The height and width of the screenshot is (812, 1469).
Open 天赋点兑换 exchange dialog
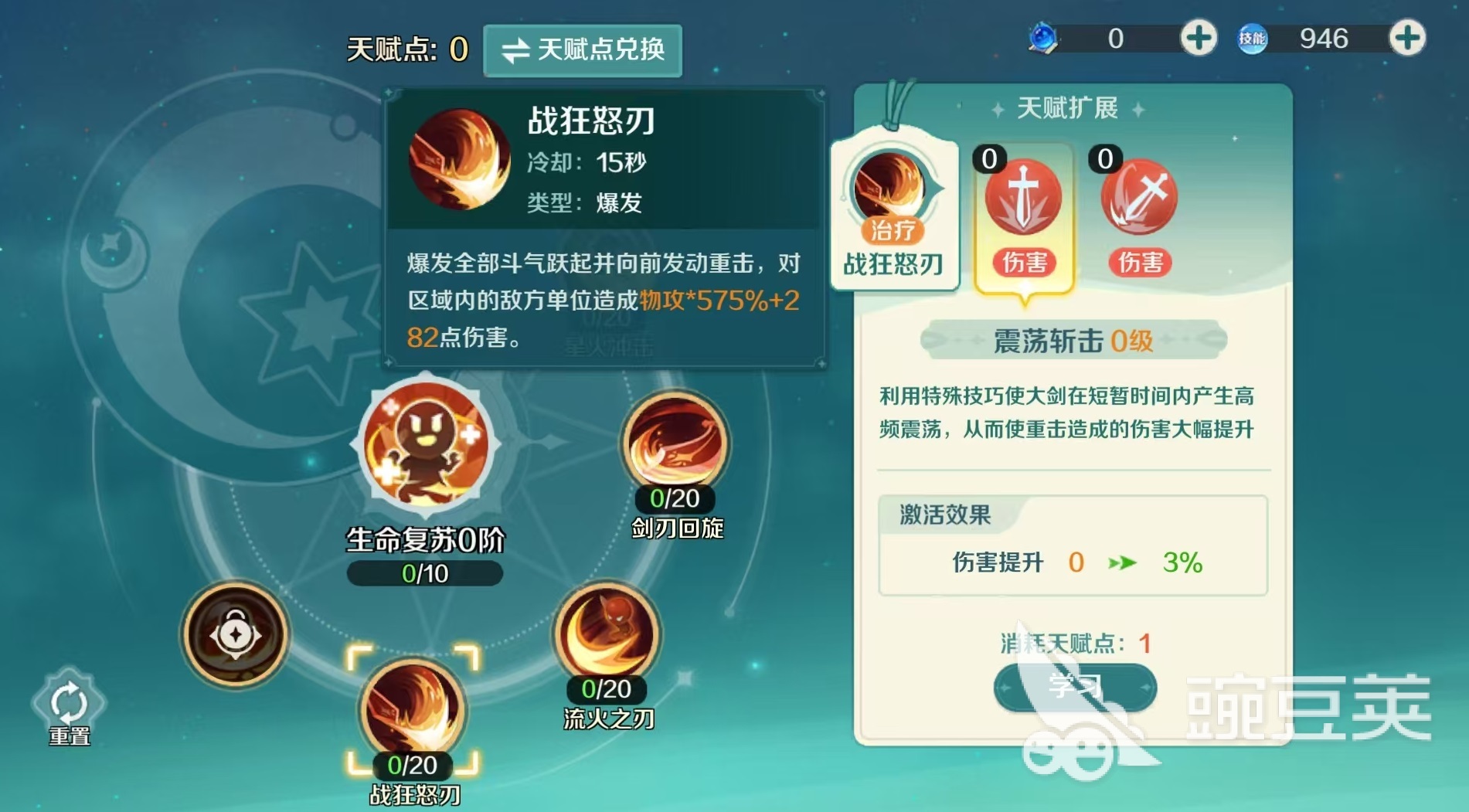583,51
